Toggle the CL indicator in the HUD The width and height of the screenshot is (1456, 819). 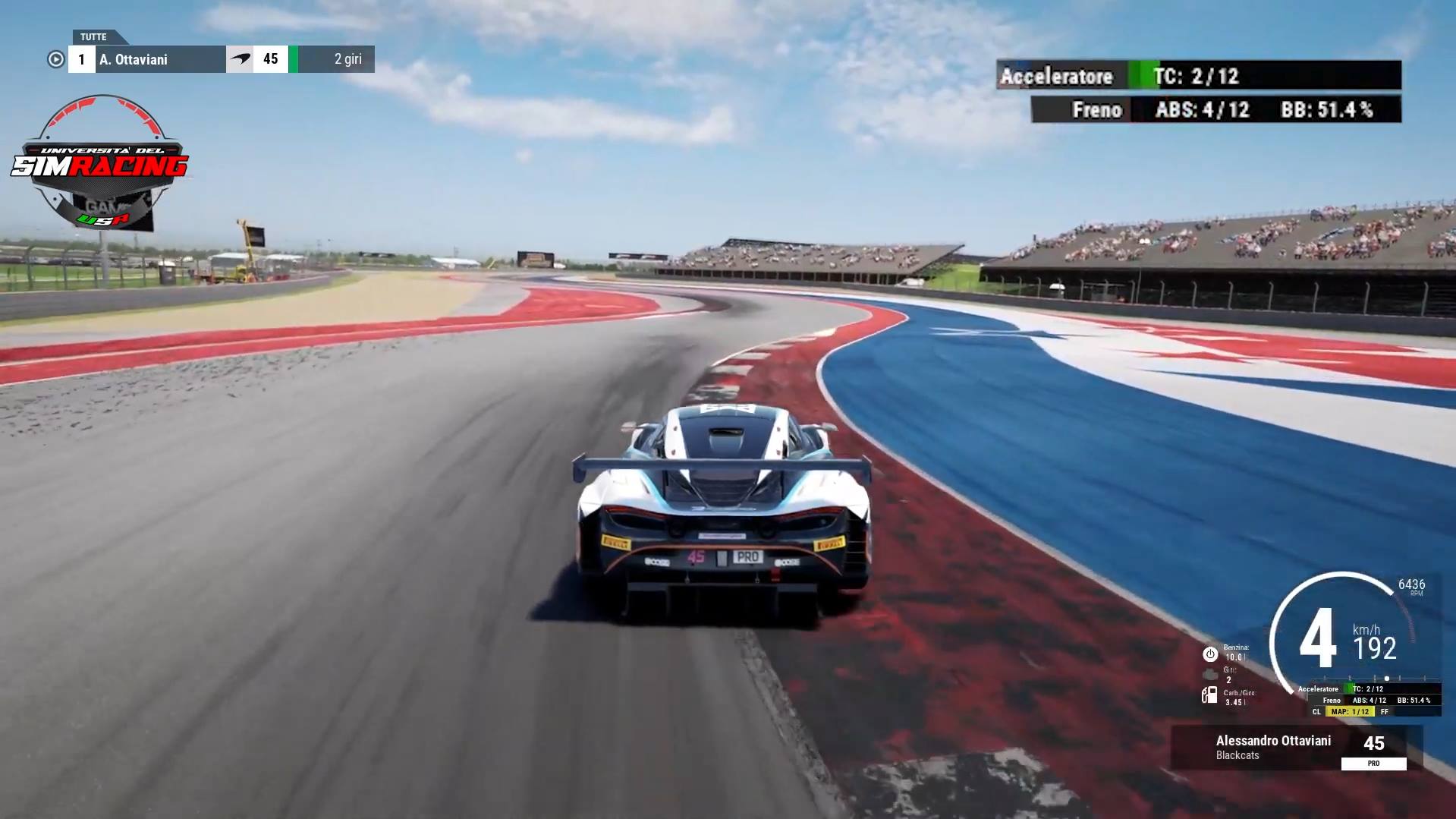pos(1316,713)
